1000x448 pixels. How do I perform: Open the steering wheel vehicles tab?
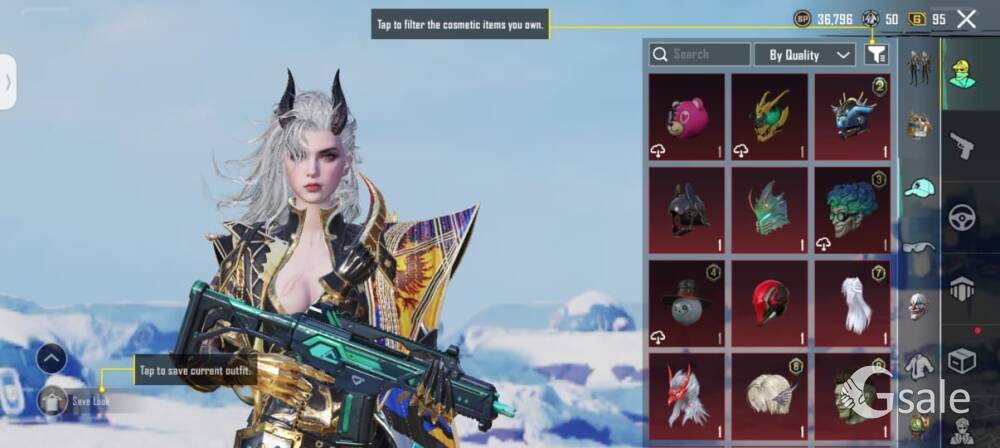click(x=962, y=216)
